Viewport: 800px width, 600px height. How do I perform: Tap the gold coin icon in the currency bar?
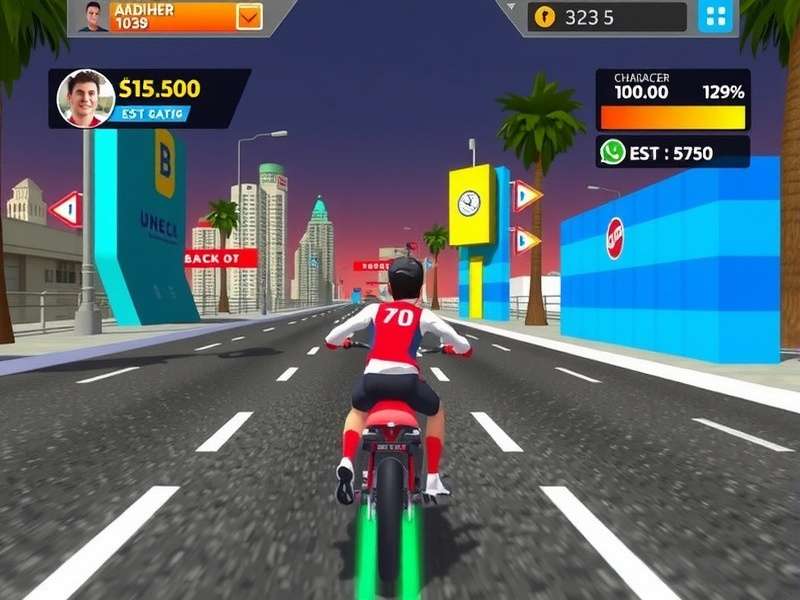(544, 16)
